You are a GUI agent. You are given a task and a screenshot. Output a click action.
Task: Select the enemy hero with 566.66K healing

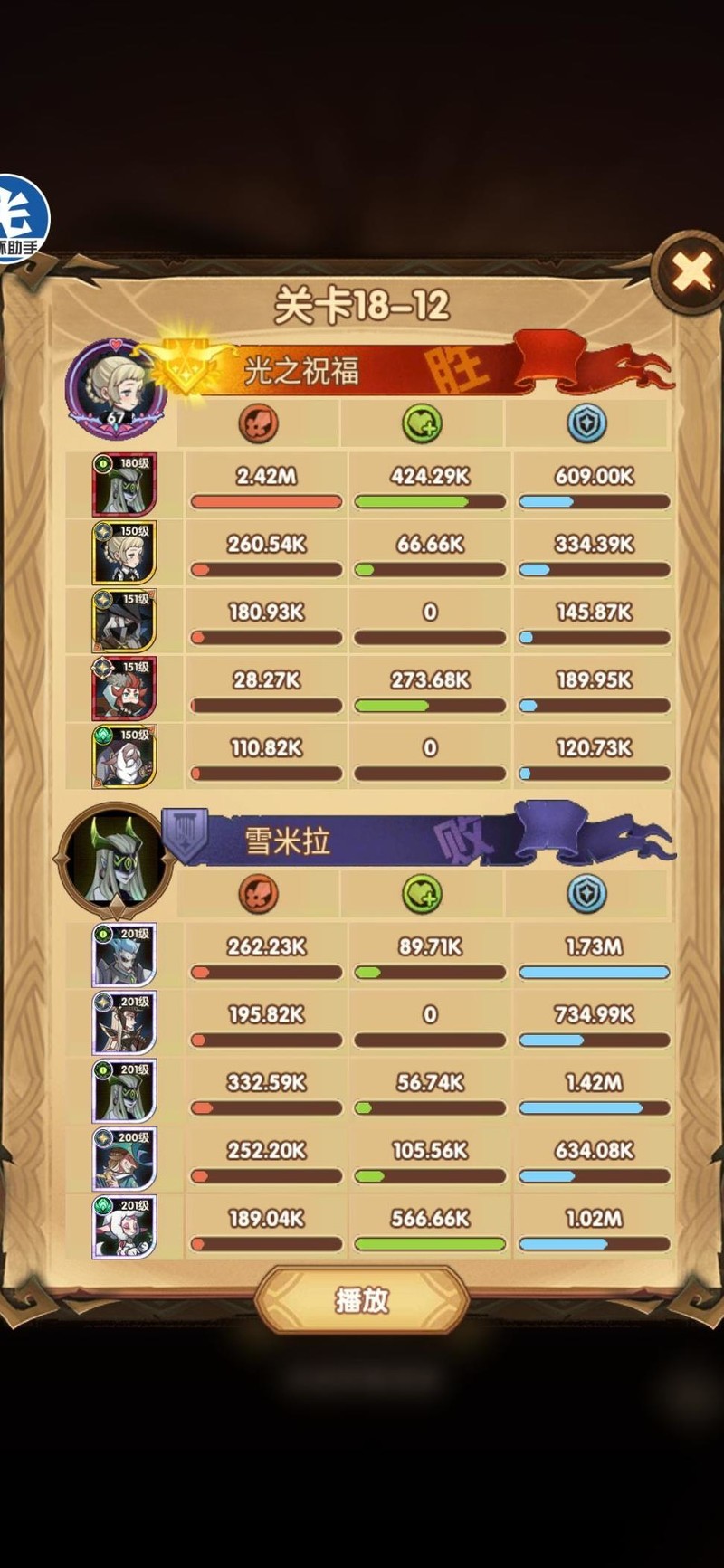click(124, 1227)
